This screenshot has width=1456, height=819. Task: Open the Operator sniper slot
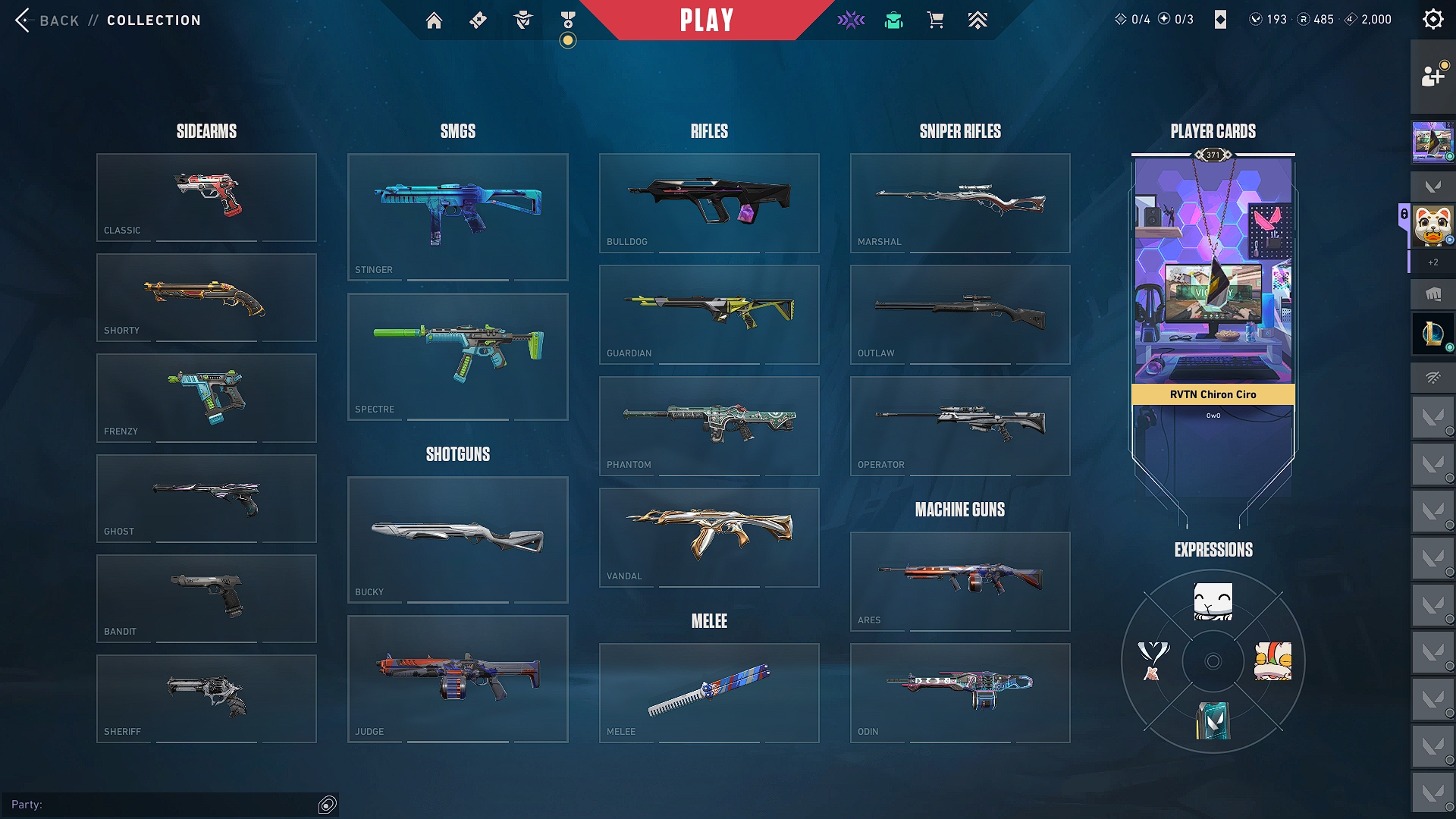(960, 425)
